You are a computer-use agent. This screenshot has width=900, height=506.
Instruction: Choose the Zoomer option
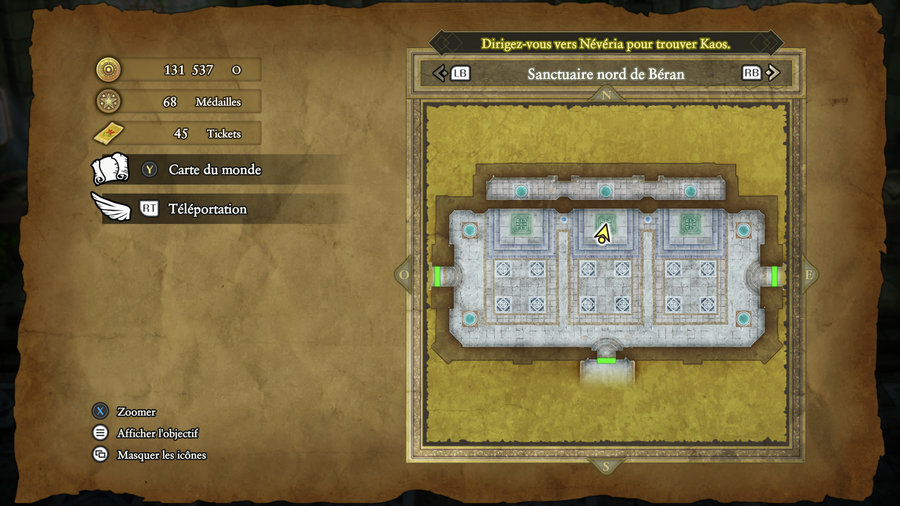(136, 412)
